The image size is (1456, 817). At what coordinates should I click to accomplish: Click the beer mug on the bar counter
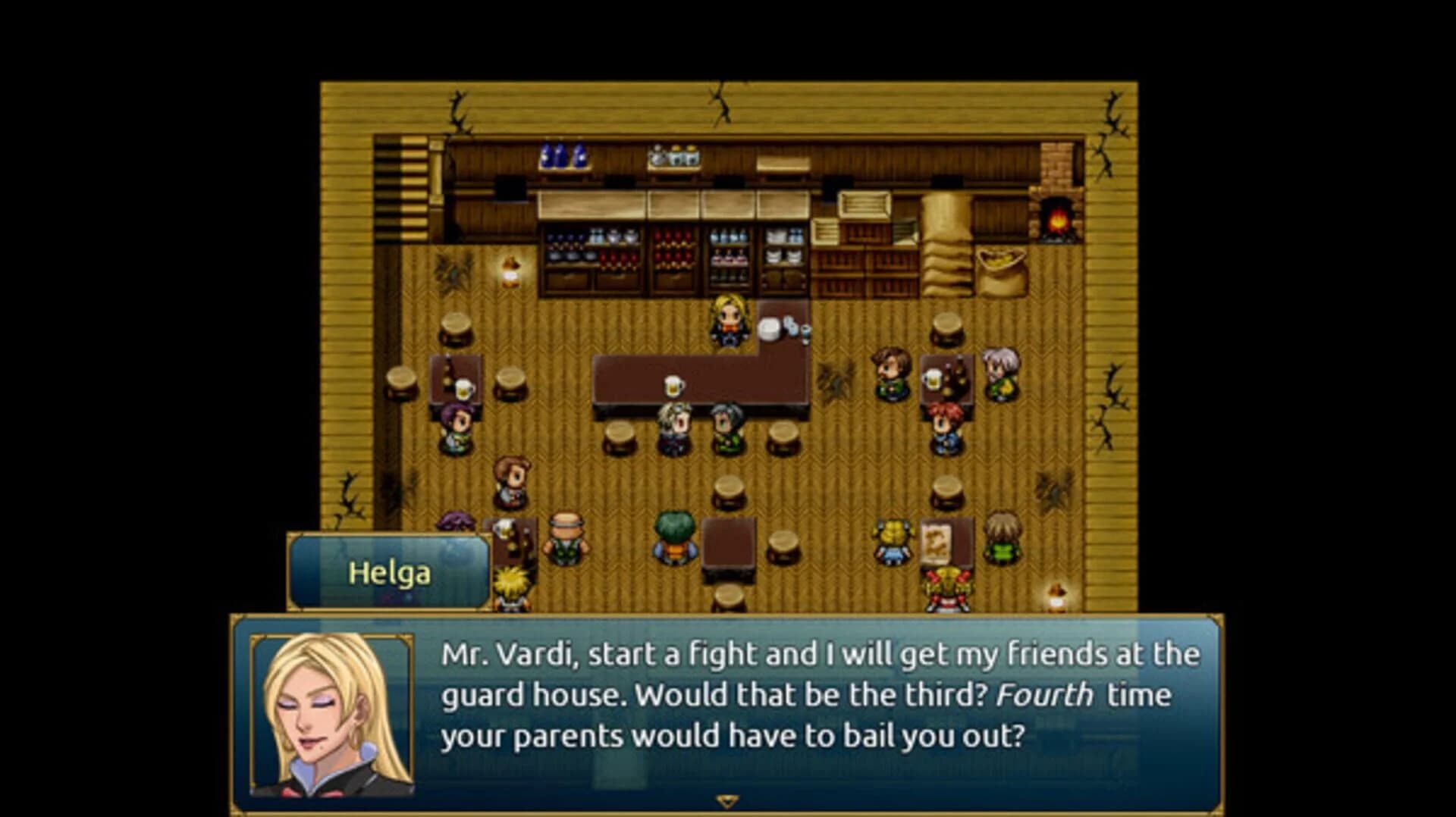click(673, 385)
